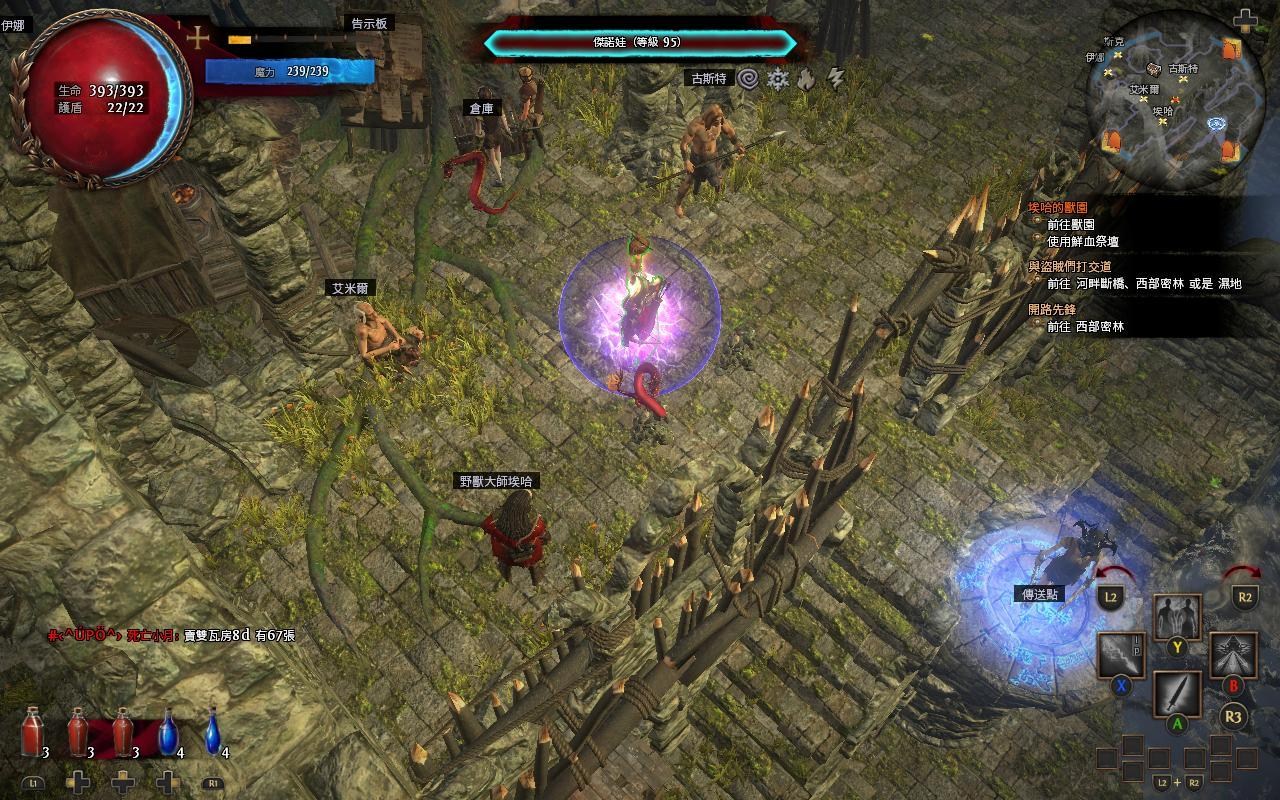Click the blue waypoint symbol on the minimap
Image resolution: width=1280 pixels, height=800 pixels.
coord(1216,124)
